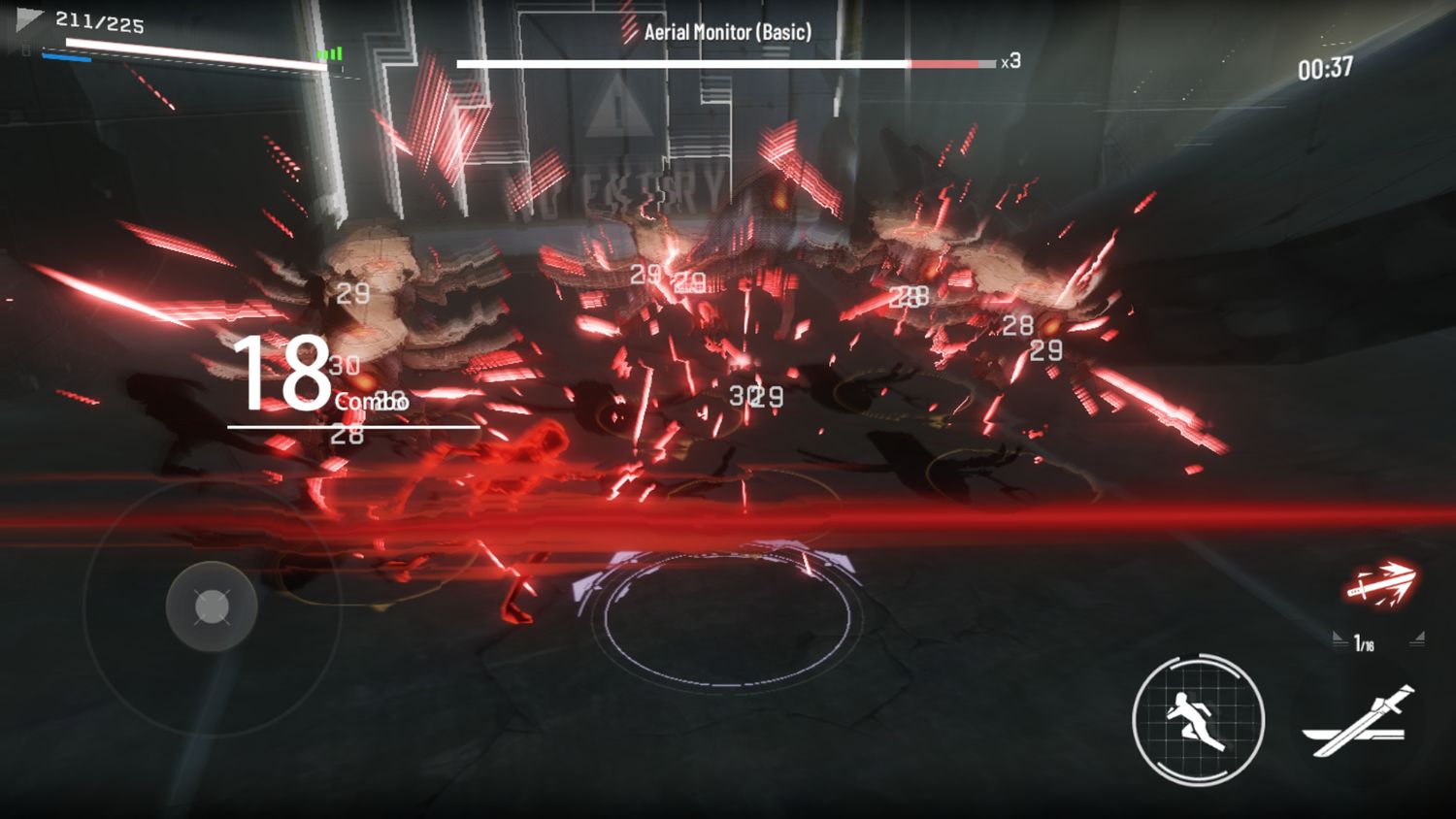This screenshot has height=819, width=1456.
Task: Activate the red arrow sword skill
Action: (1380, 584)
